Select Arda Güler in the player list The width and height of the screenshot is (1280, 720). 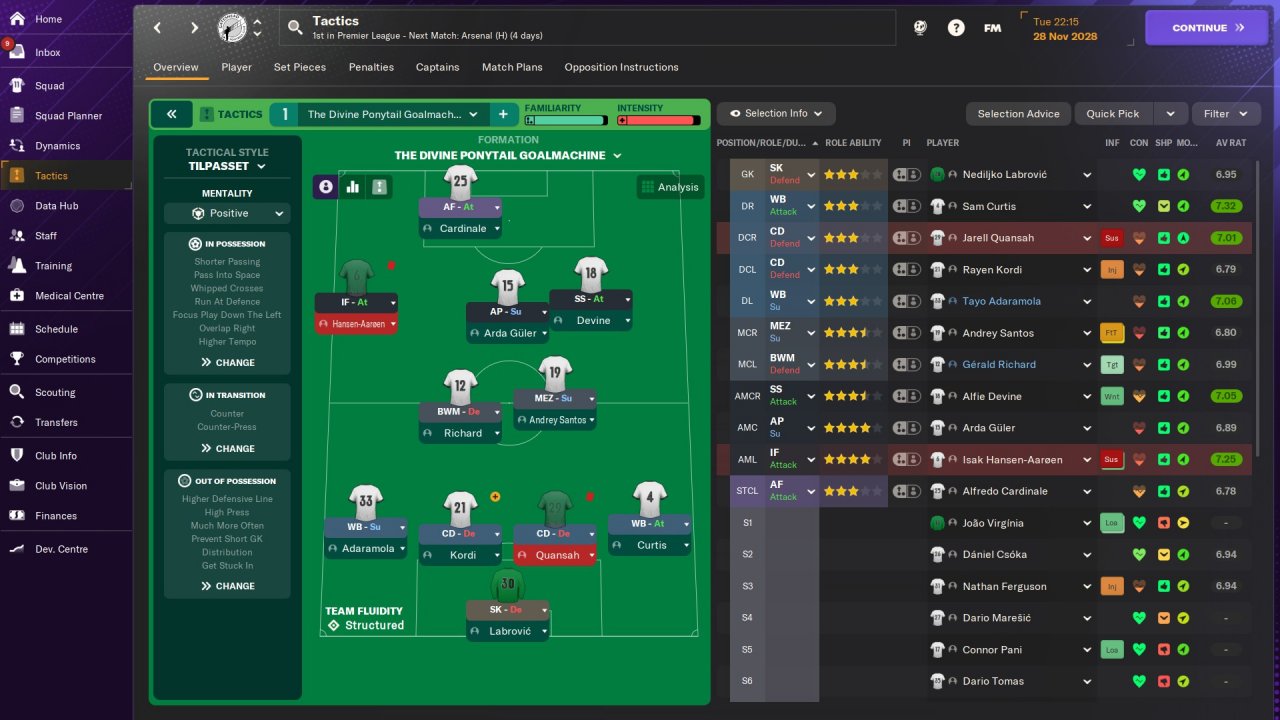coord(989,428)
